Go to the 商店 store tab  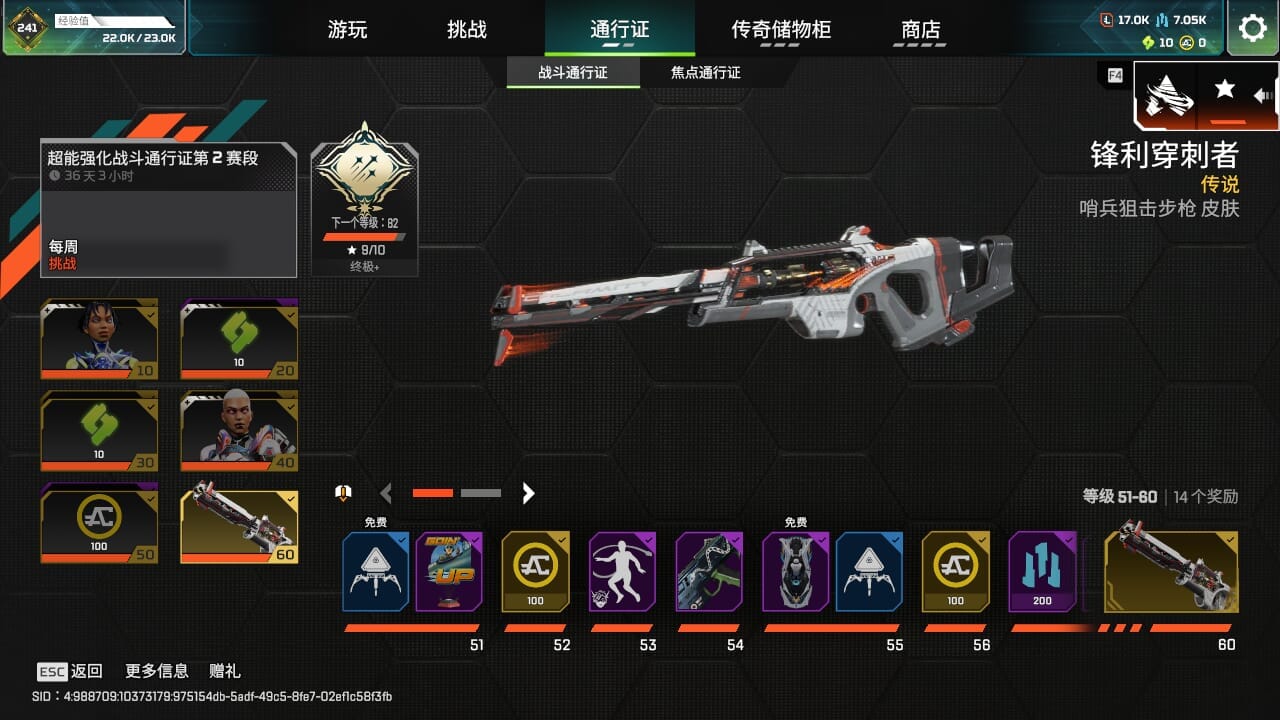(921, 29)
